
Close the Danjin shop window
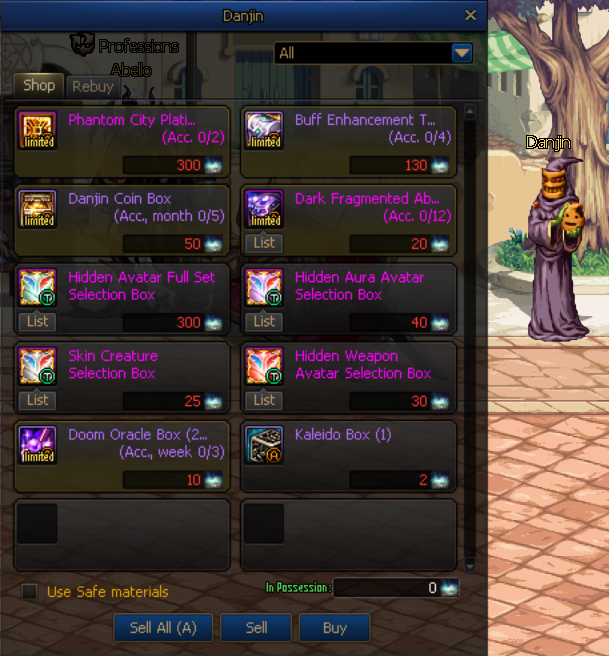(471, 15)
